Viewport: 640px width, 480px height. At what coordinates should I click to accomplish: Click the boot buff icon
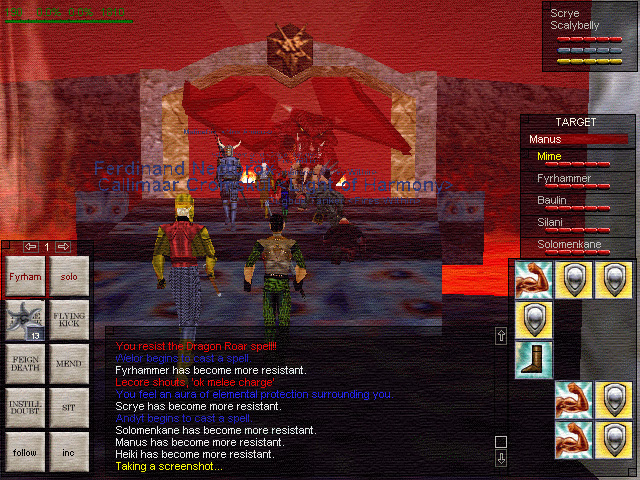532,359
